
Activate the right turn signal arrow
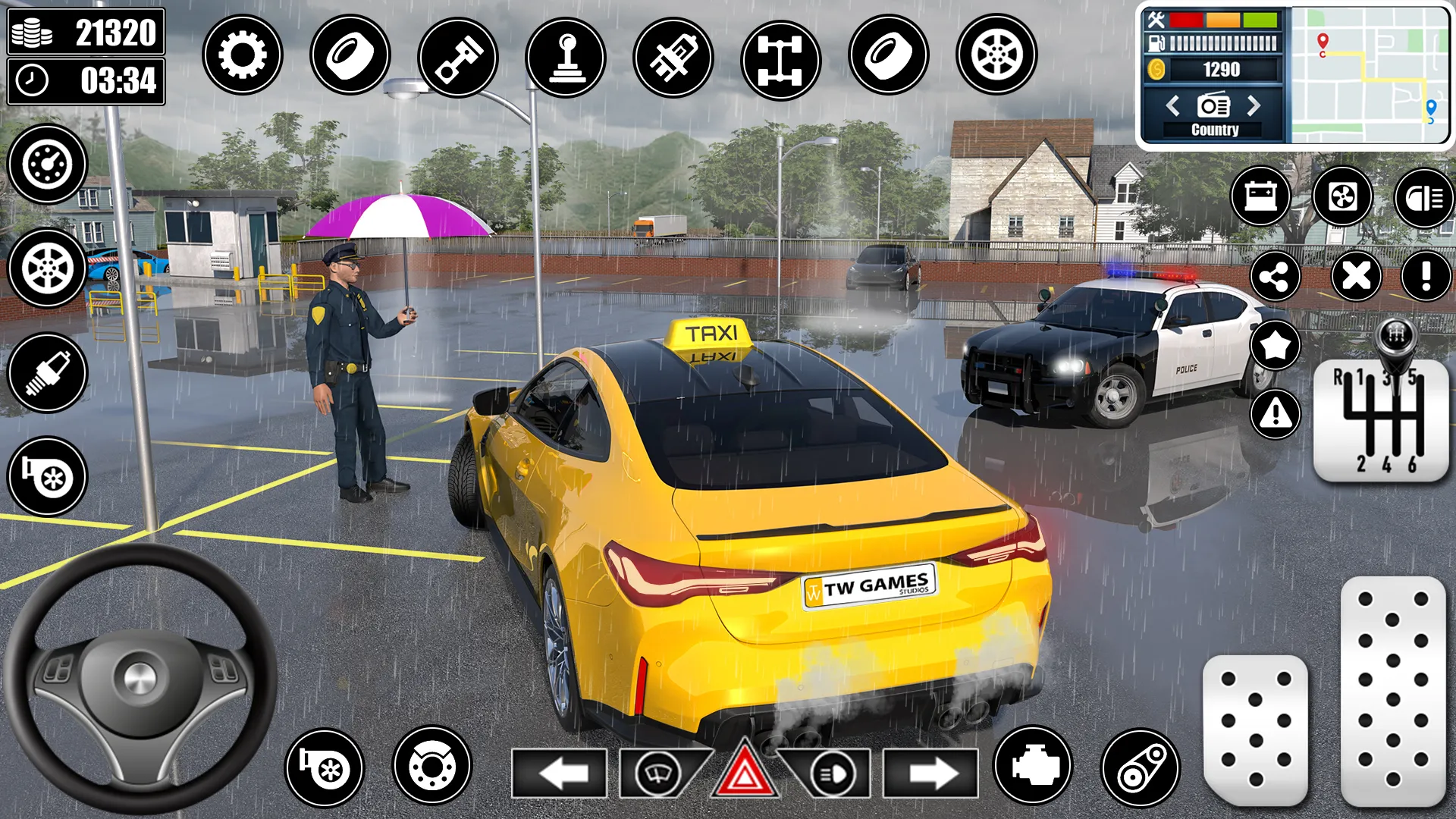[930, 773]
